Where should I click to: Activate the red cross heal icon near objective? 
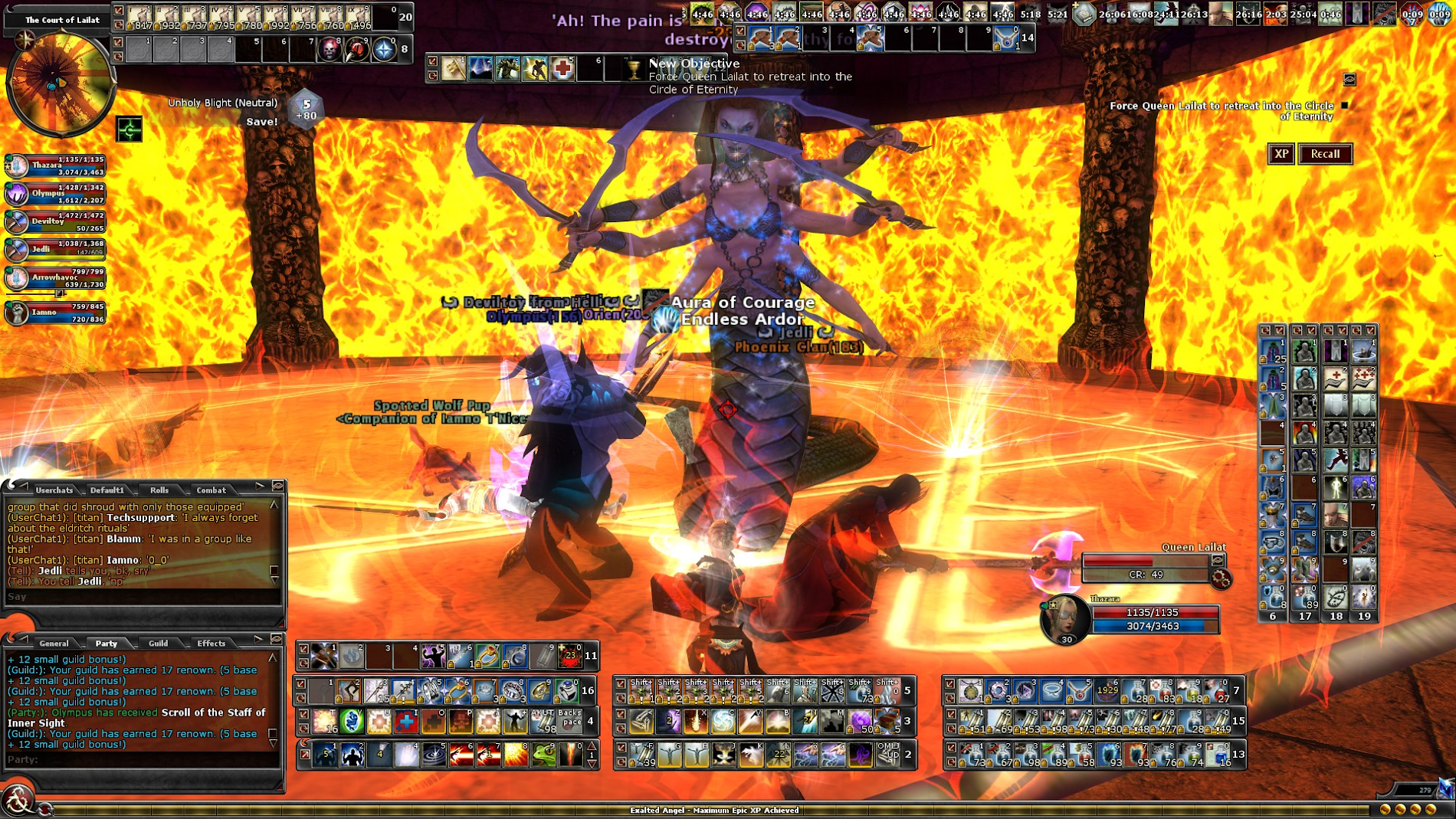562,69
